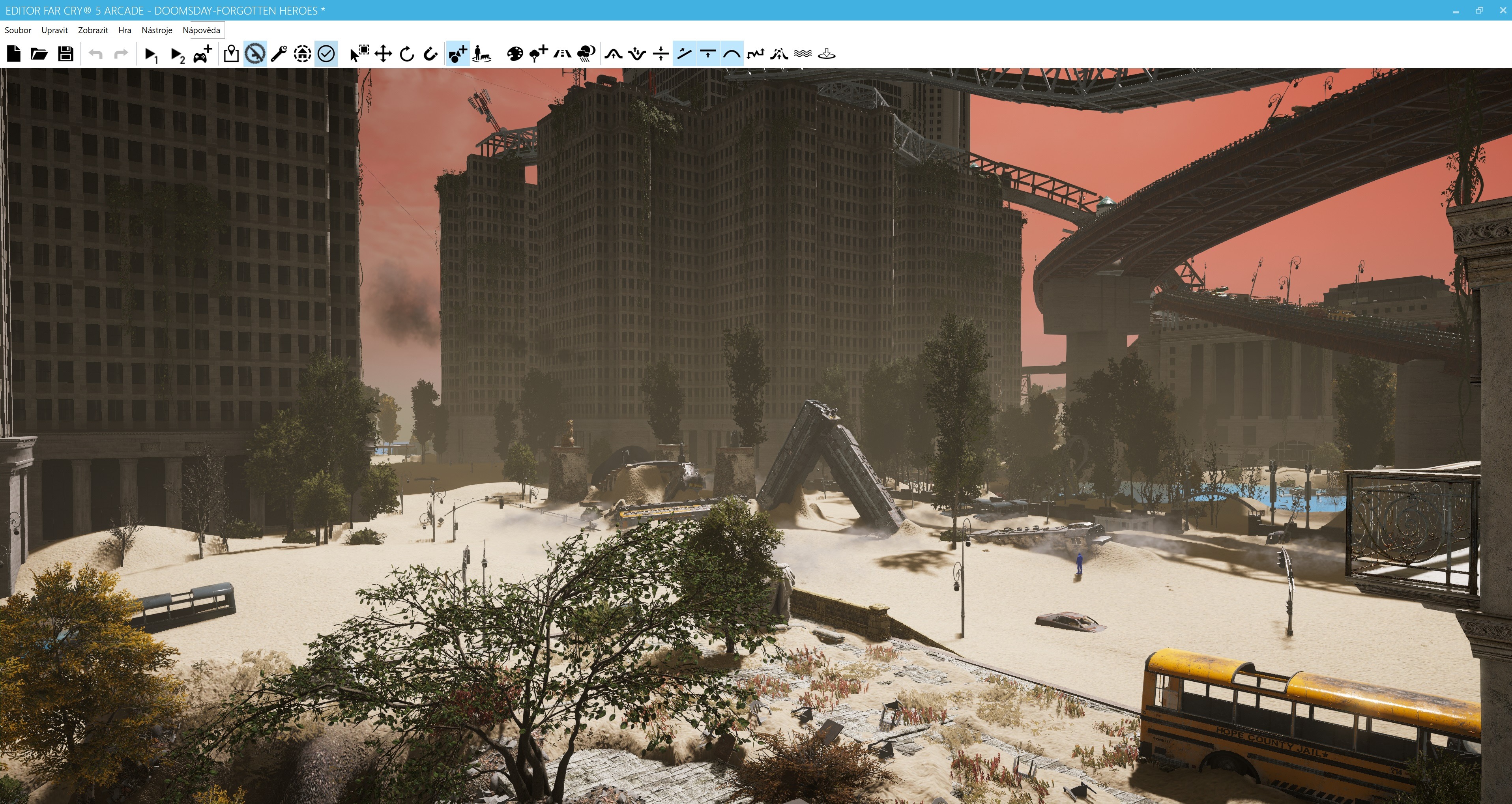Open the Soubor menu
This screenshot has width=1512, height=804.
tap(18, 30)
